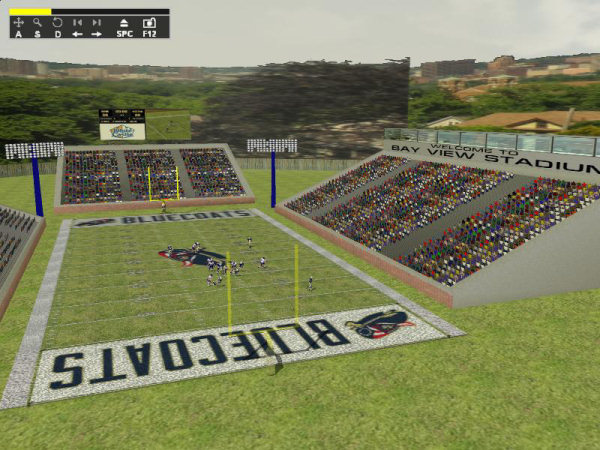
Task: Take a screenshot with the camera icon
Action: click(149, 22)
